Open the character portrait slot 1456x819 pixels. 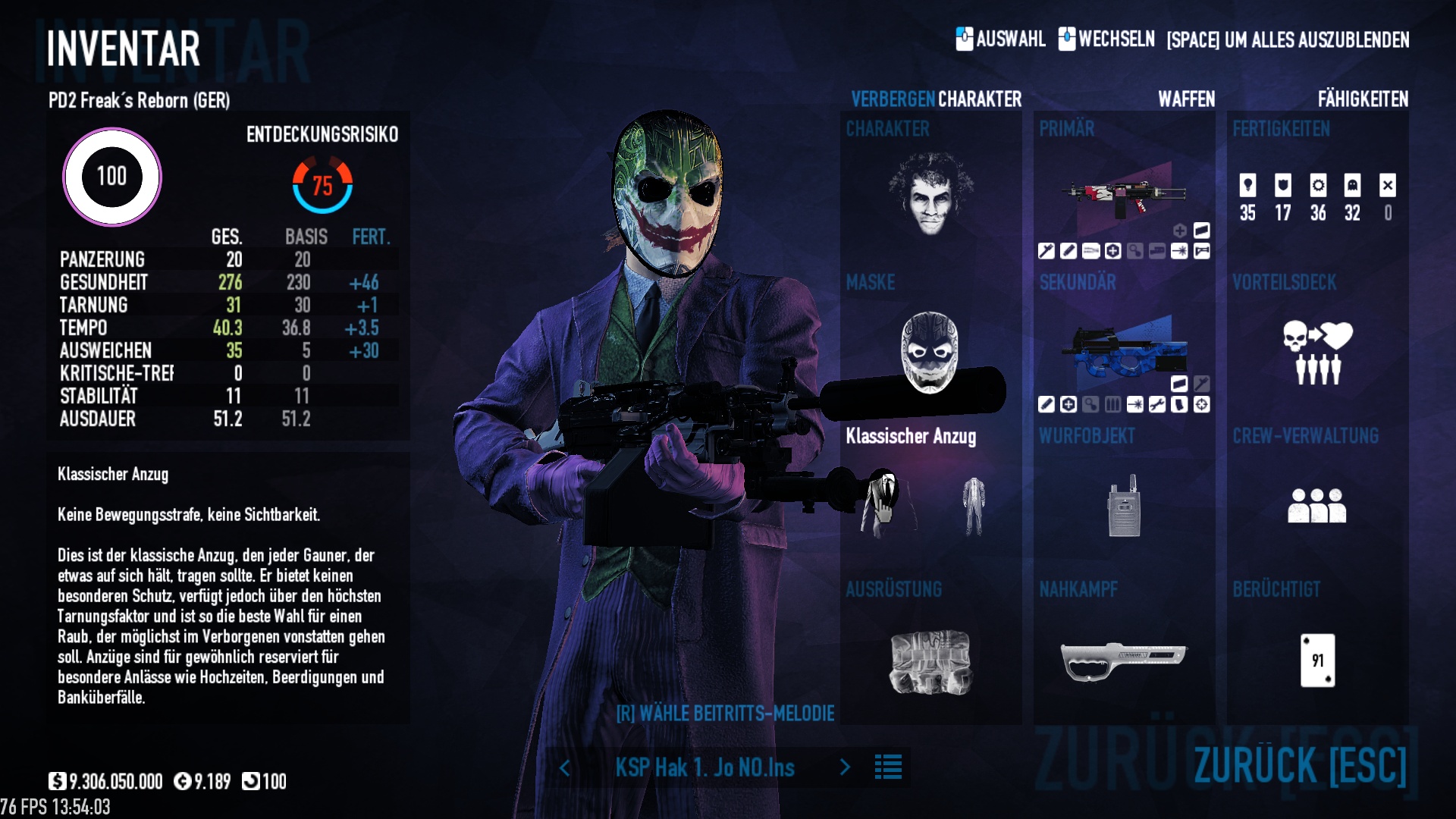click(x=930, y=193)
